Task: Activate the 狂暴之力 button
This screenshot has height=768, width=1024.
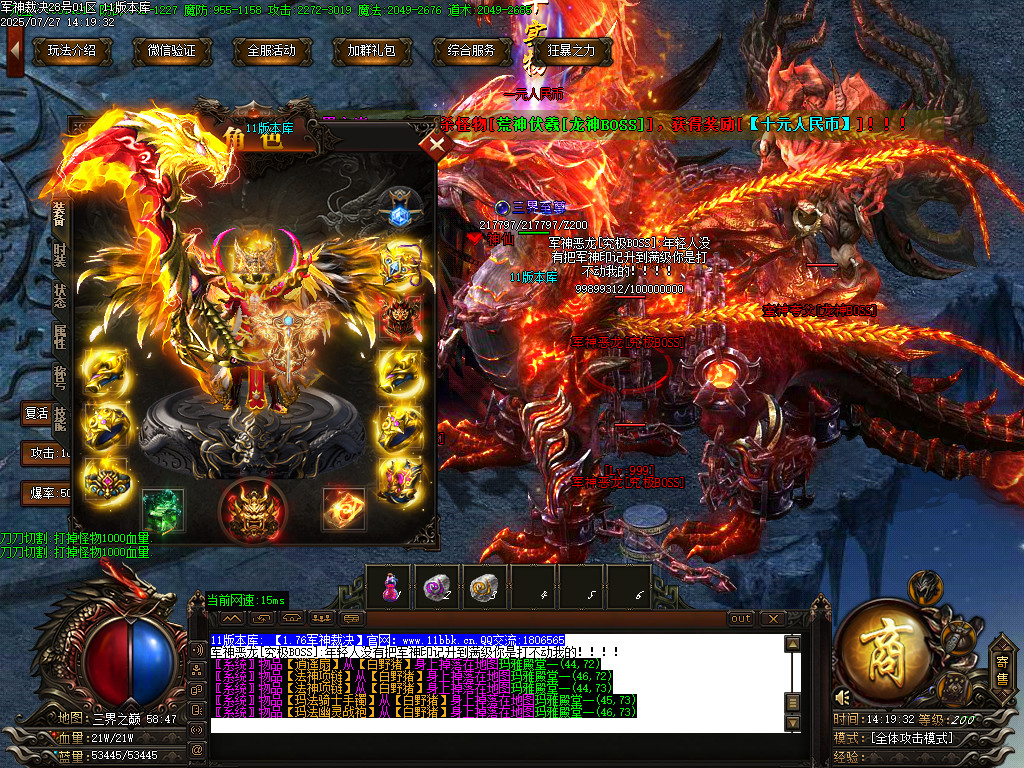Action: [x=571, y=50]
